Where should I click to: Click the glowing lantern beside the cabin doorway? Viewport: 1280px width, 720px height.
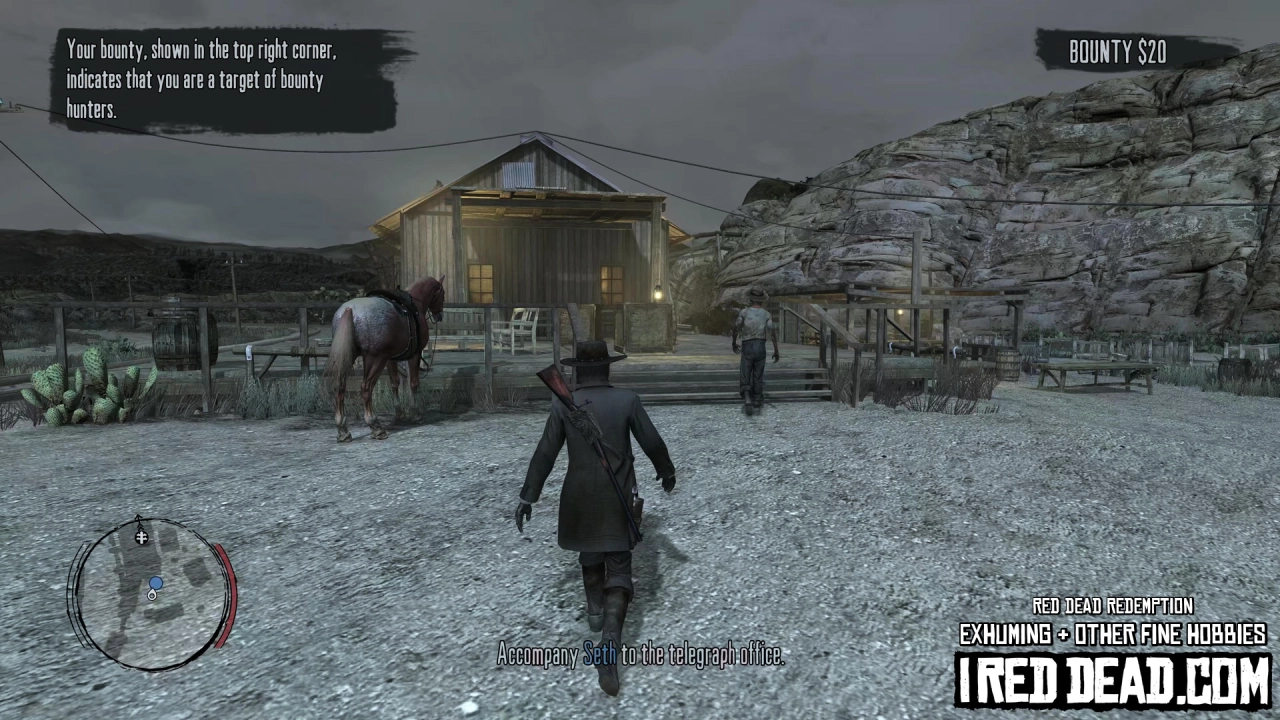659,294
